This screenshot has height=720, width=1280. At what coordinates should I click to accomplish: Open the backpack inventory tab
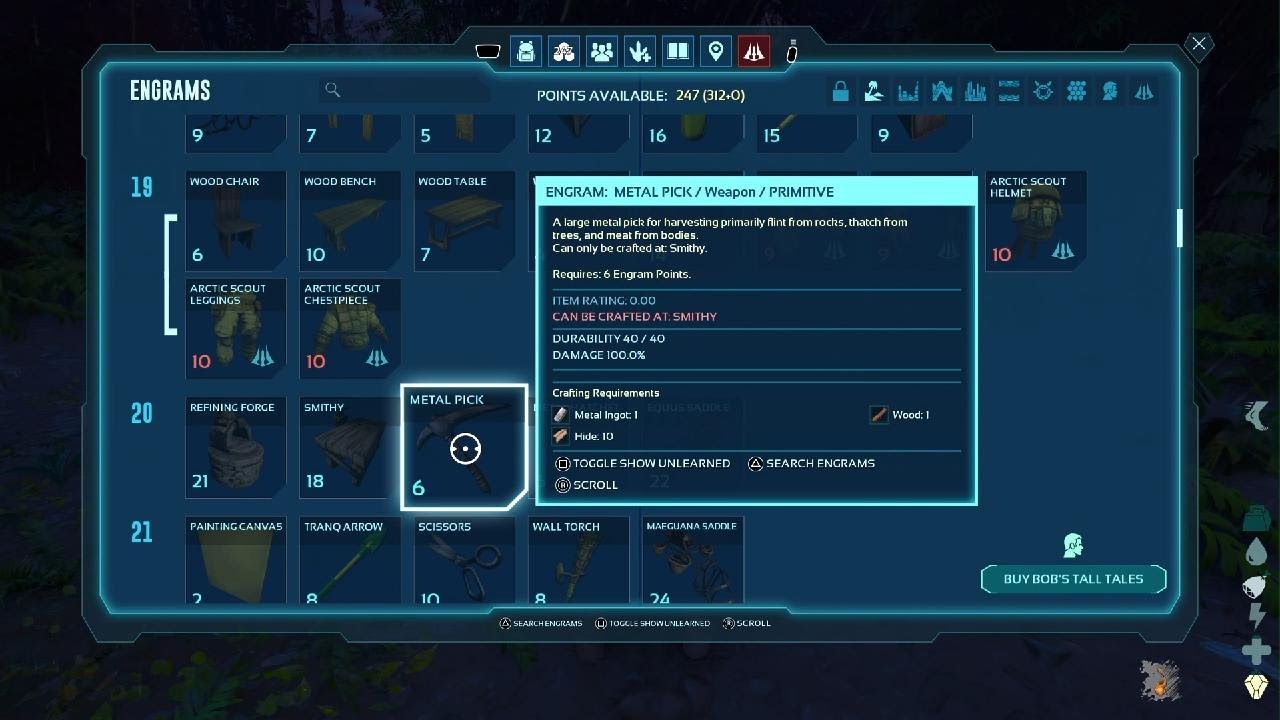(526, 51)
